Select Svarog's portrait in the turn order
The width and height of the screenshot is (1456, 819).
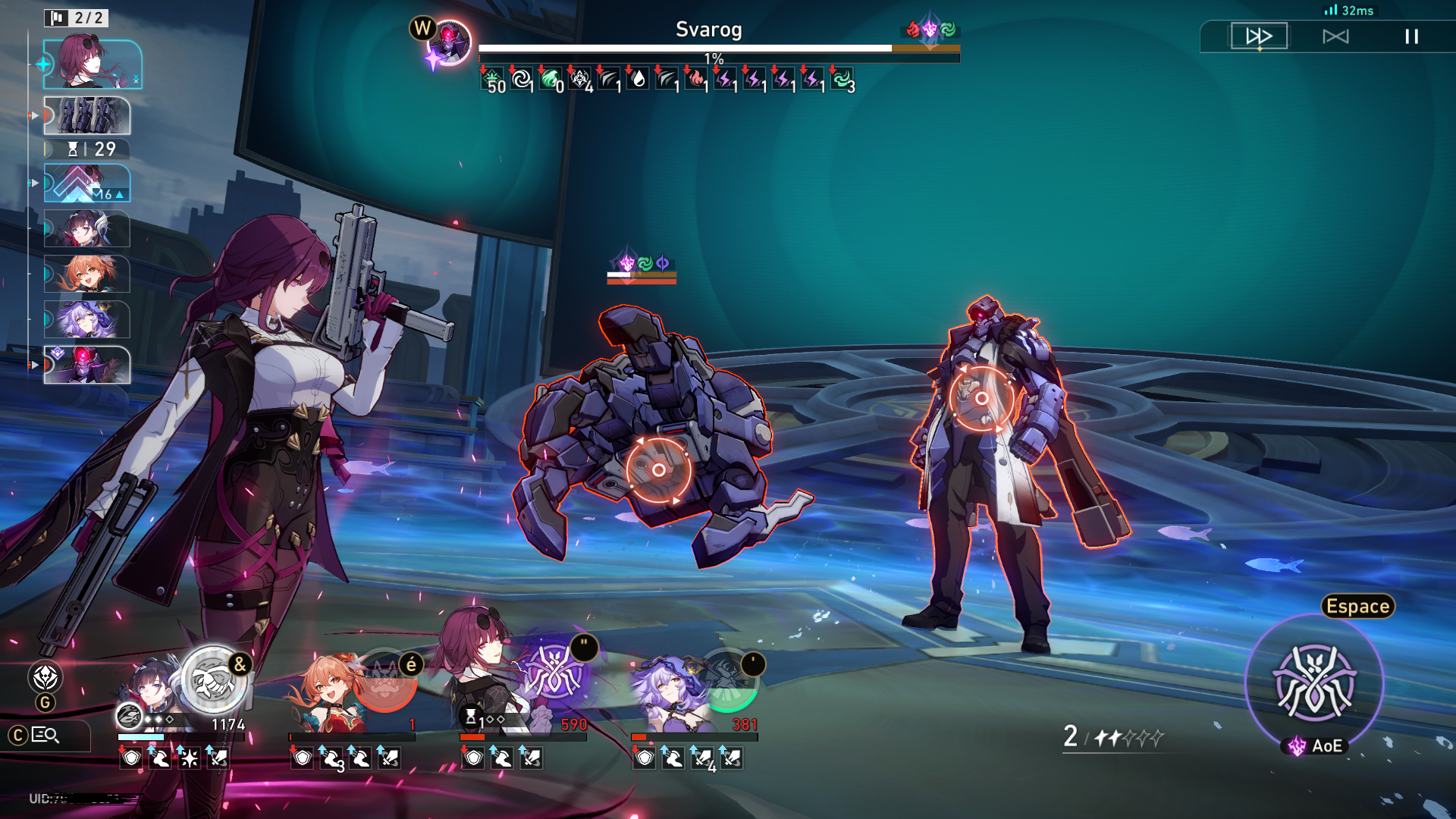87,365
